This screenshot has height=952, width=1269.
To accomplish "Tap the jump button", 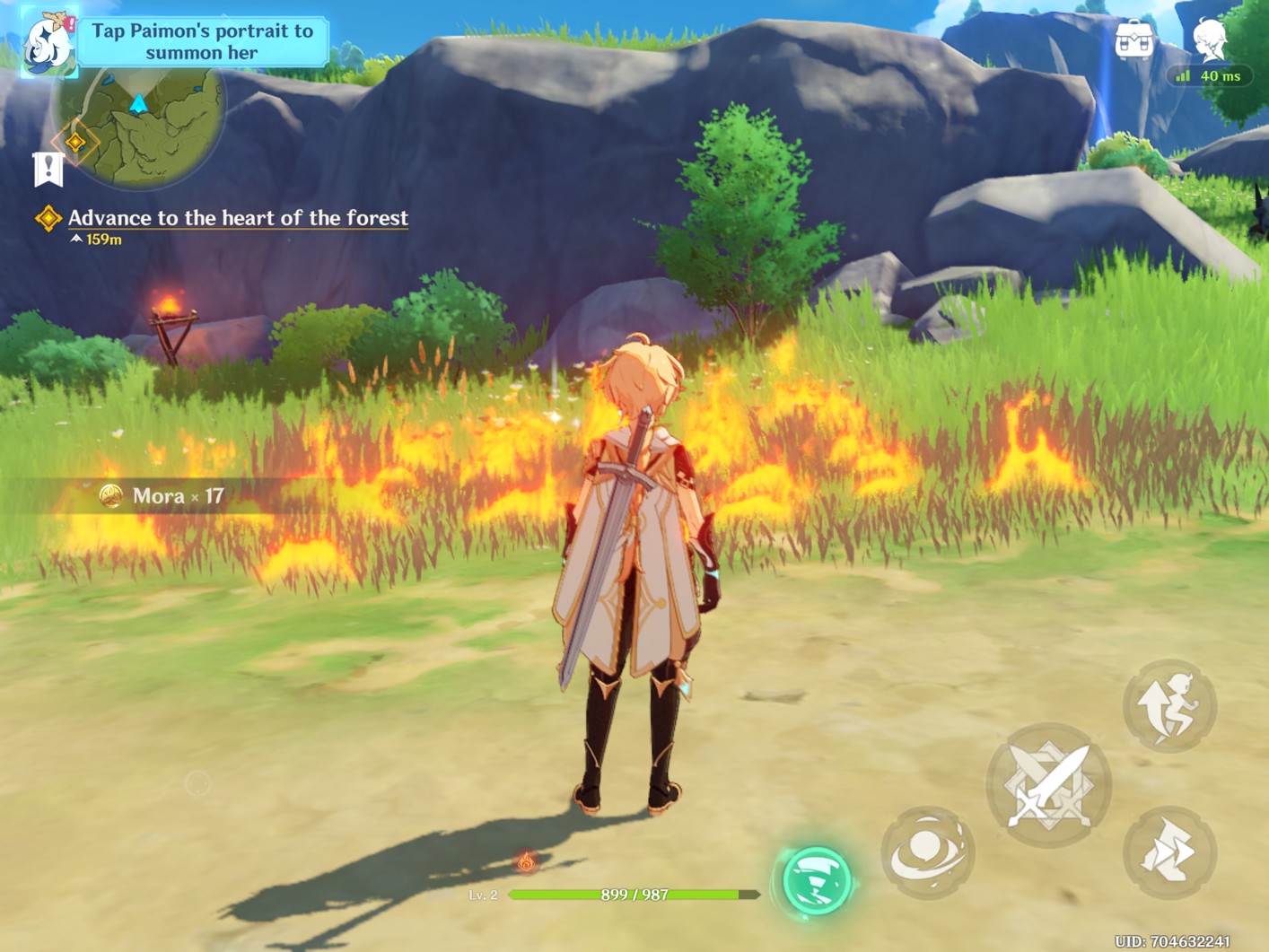I will click(x=1169, y=706).
